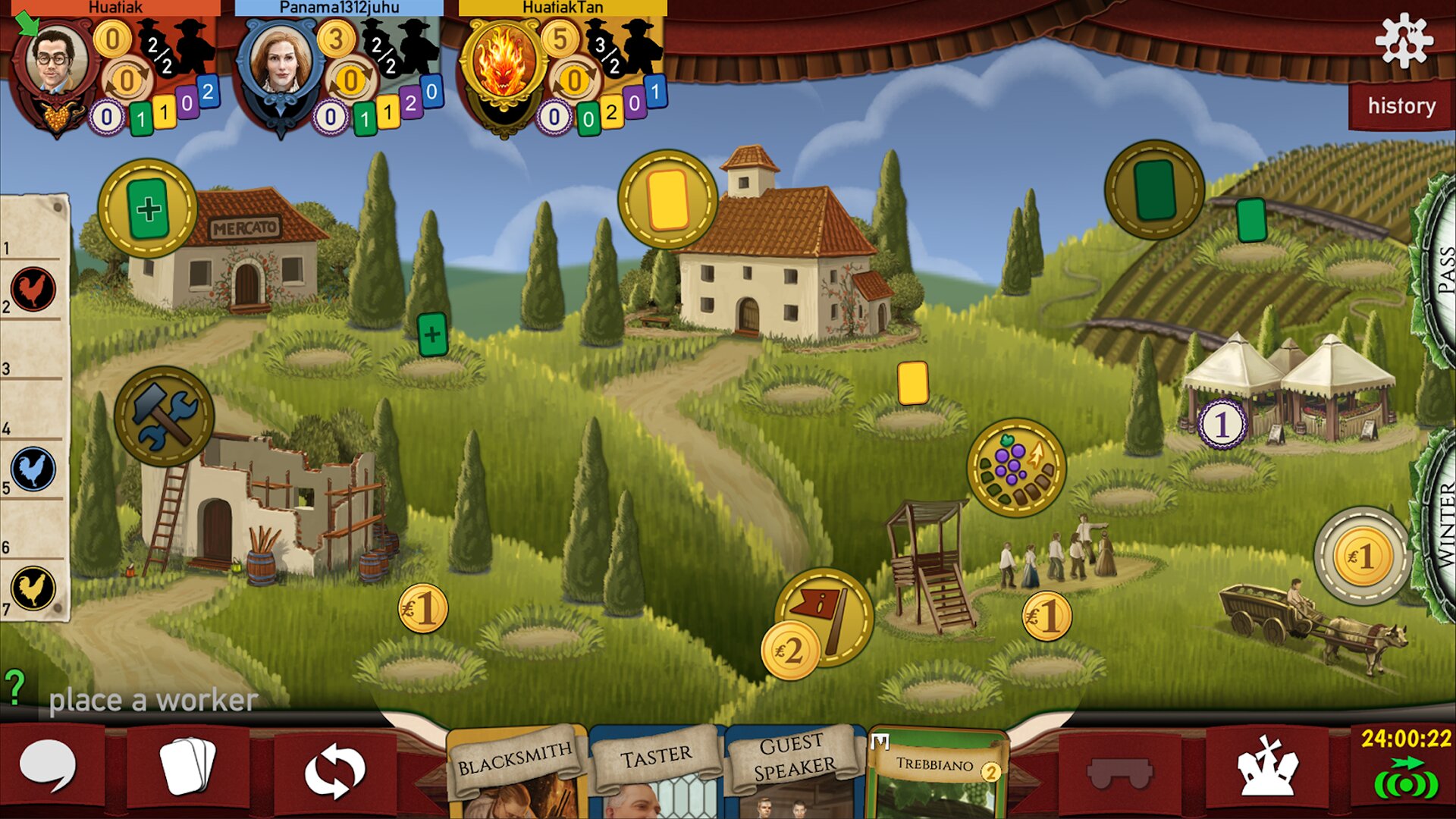Viewport: 1456px width, 819px height.
Task: Choose the harvest grapes action
Action: click(1016, 467)
